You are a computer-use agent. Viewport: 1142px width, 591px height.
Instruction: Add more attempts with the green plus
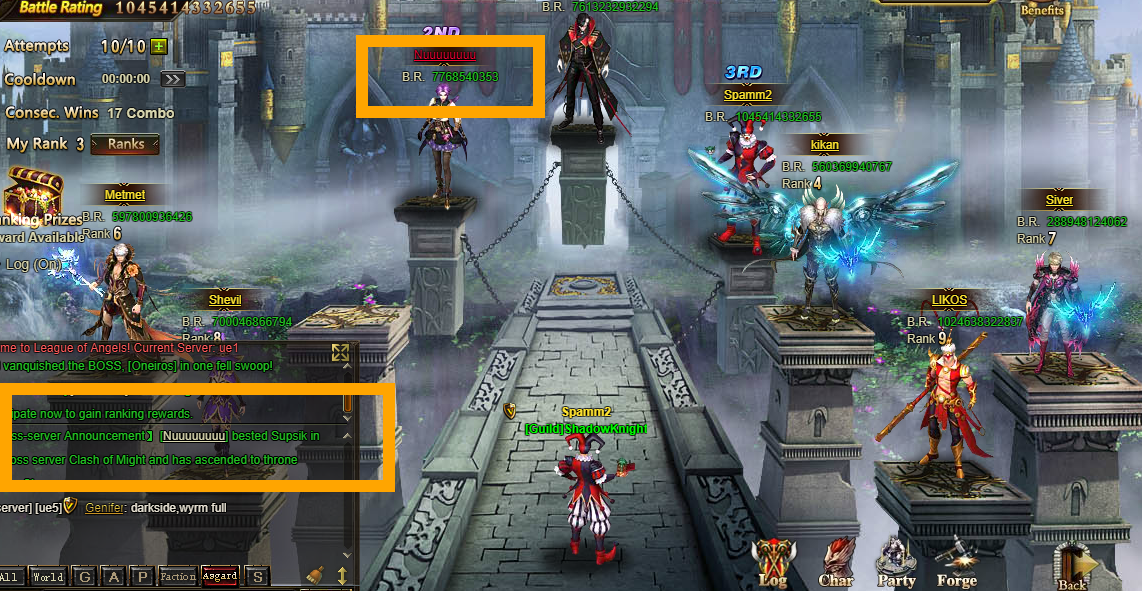click(x=160, y=46)
